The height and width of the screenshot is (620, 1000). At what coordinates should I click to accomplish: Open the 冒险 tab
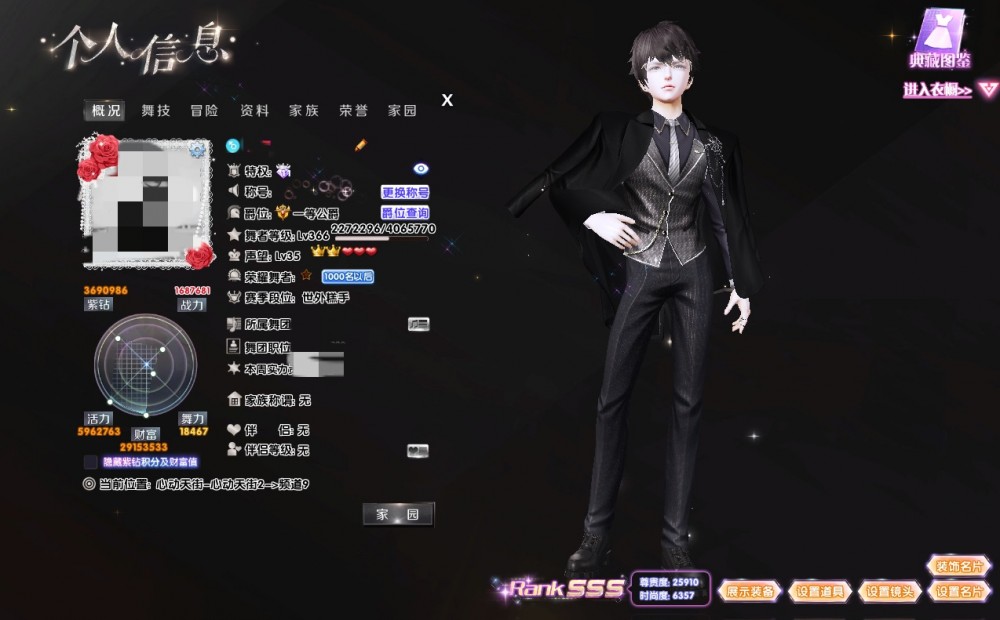[204, 111]
